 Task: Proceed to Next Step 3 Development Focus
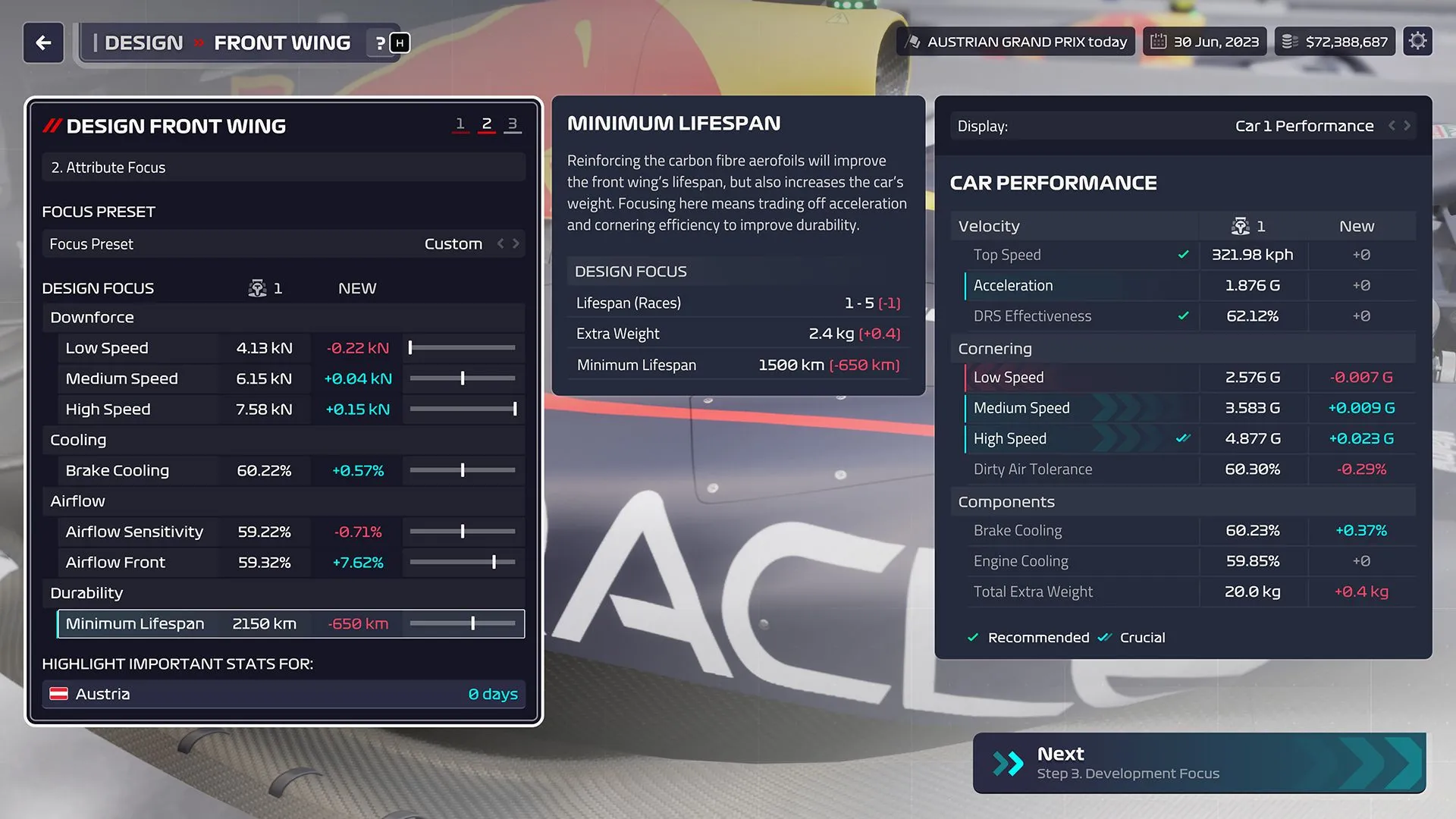point(1199,763)
